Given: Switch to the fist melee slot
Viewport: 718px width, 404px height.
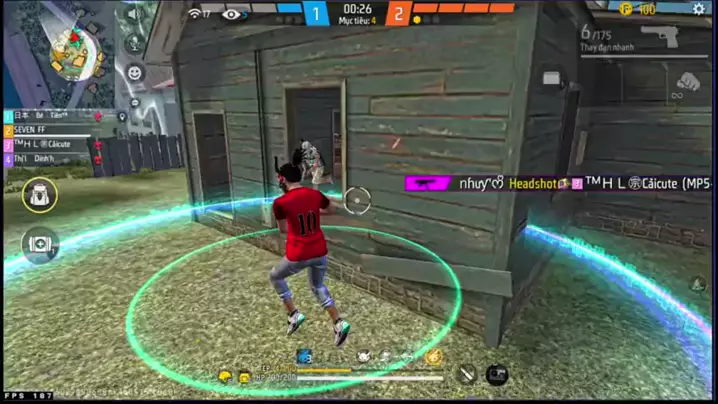Looking at the screenshot, I should point(686,82).
